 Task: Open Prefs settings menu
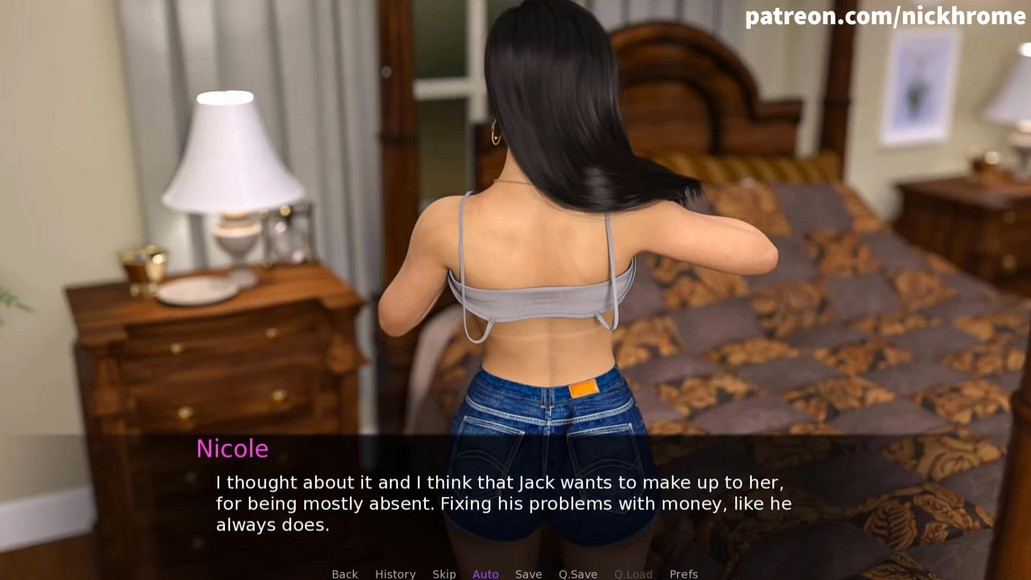pyautogui.click(x=683, y=574)
